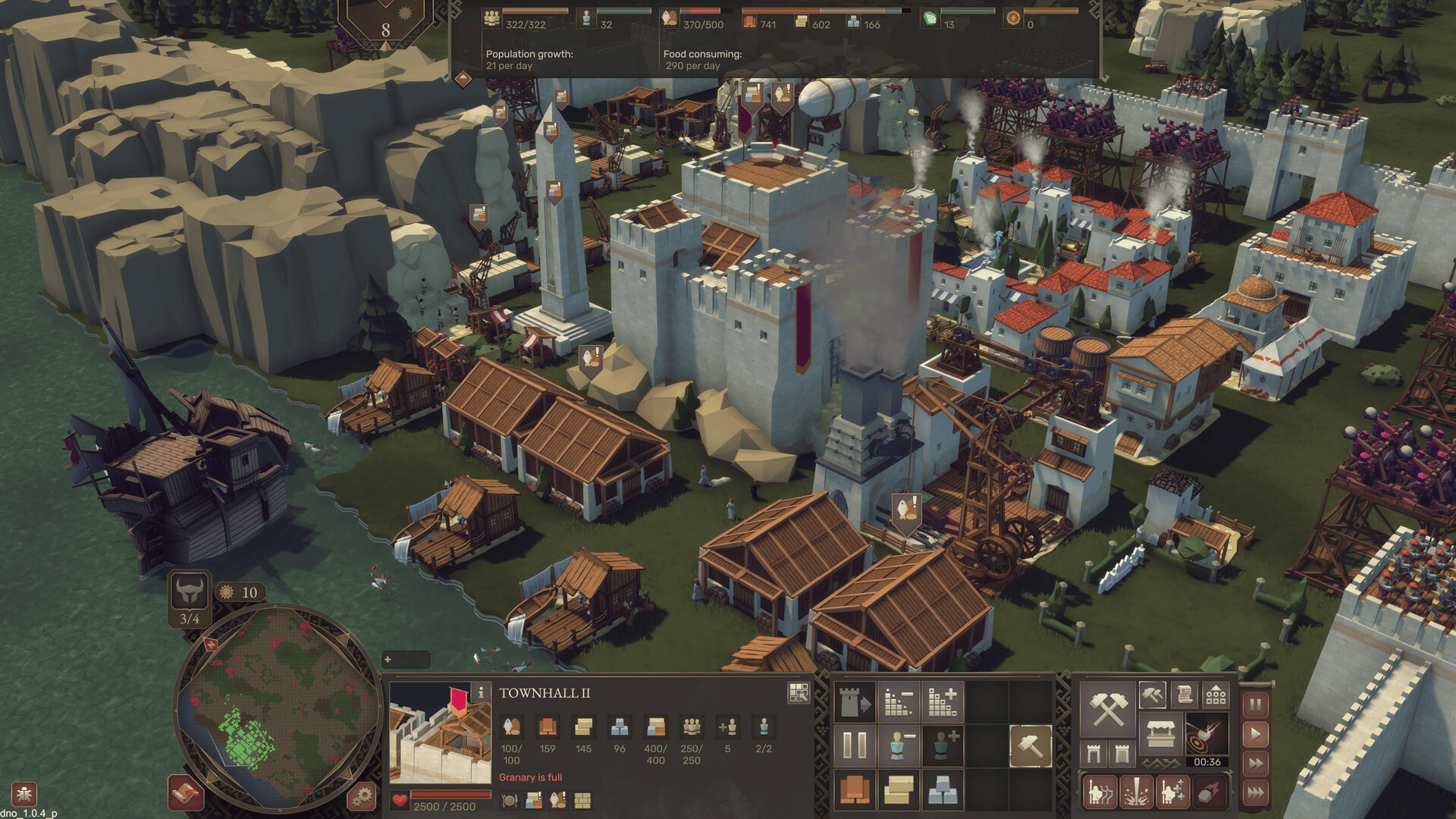
Task: Remove a worker from the Townhall
Action: [x=898, y=745]
